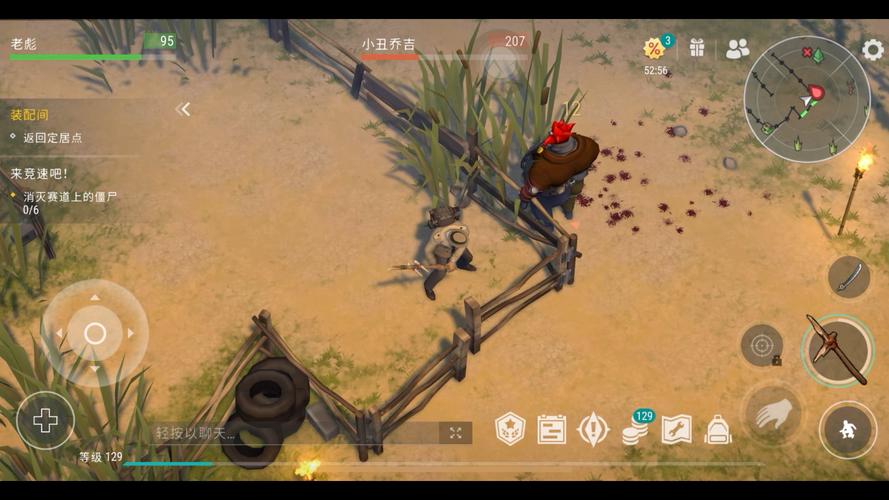This screenshot has width=889, height=500.
Task: Open the discount percent offer
Action: (x=656, y=49)
